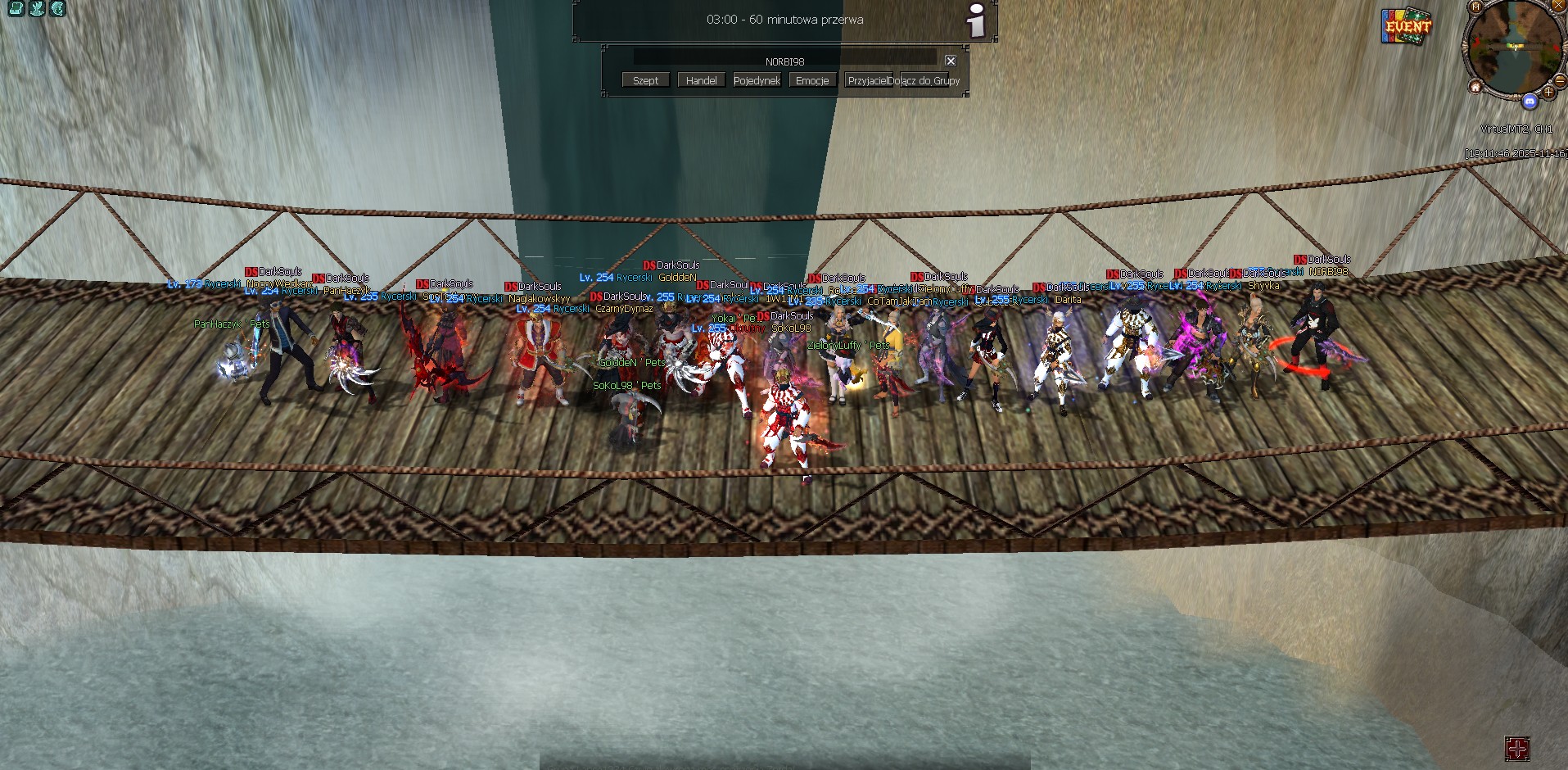This screenshot has width=1568, height=770.
Task: Open the EVENT card panel
Action: pyautogui.click(x=1406, y=27)
